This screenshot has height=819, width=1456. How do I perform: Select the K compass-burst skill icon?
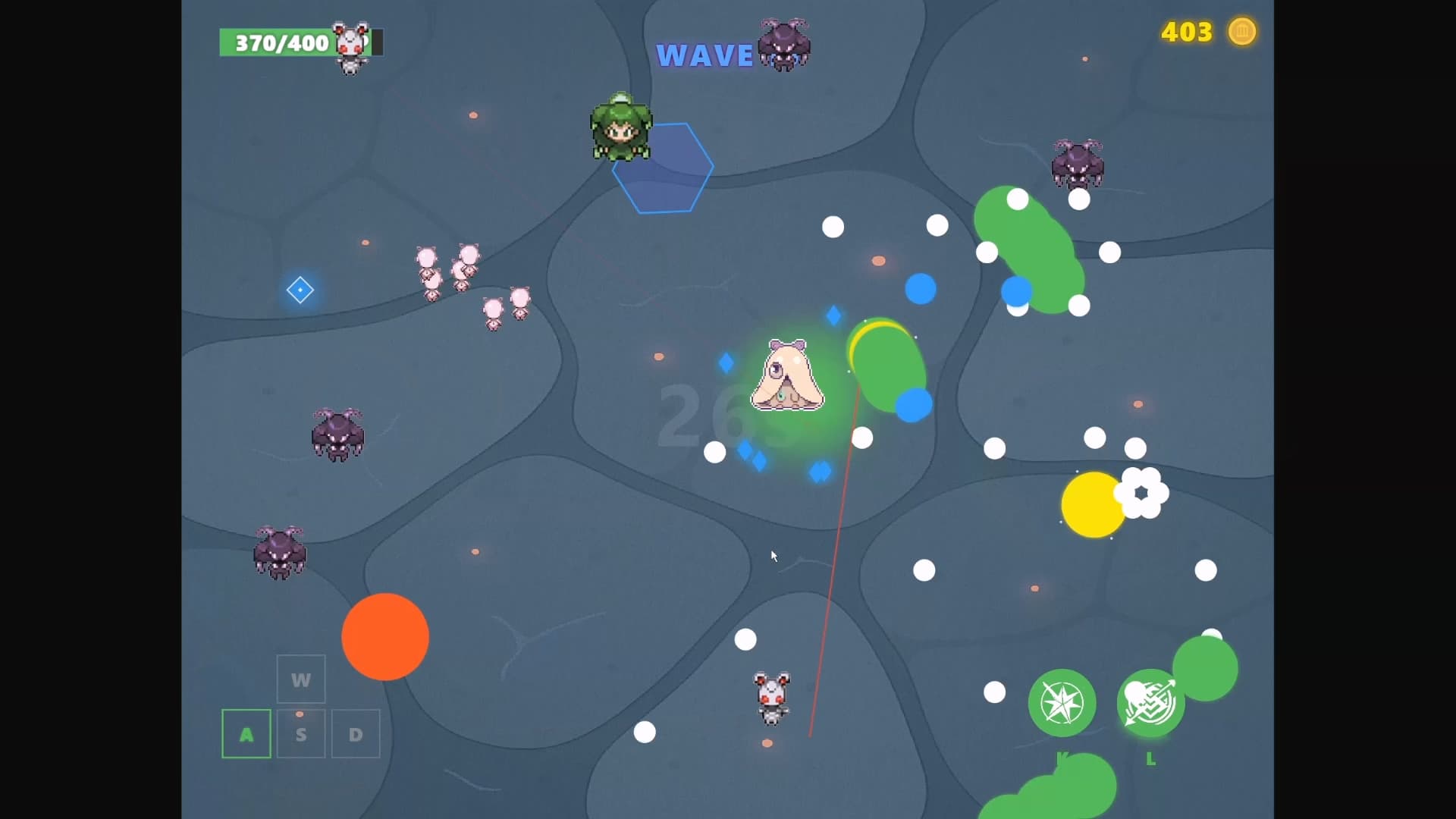pyautogui.click(x=1062, y=704)
